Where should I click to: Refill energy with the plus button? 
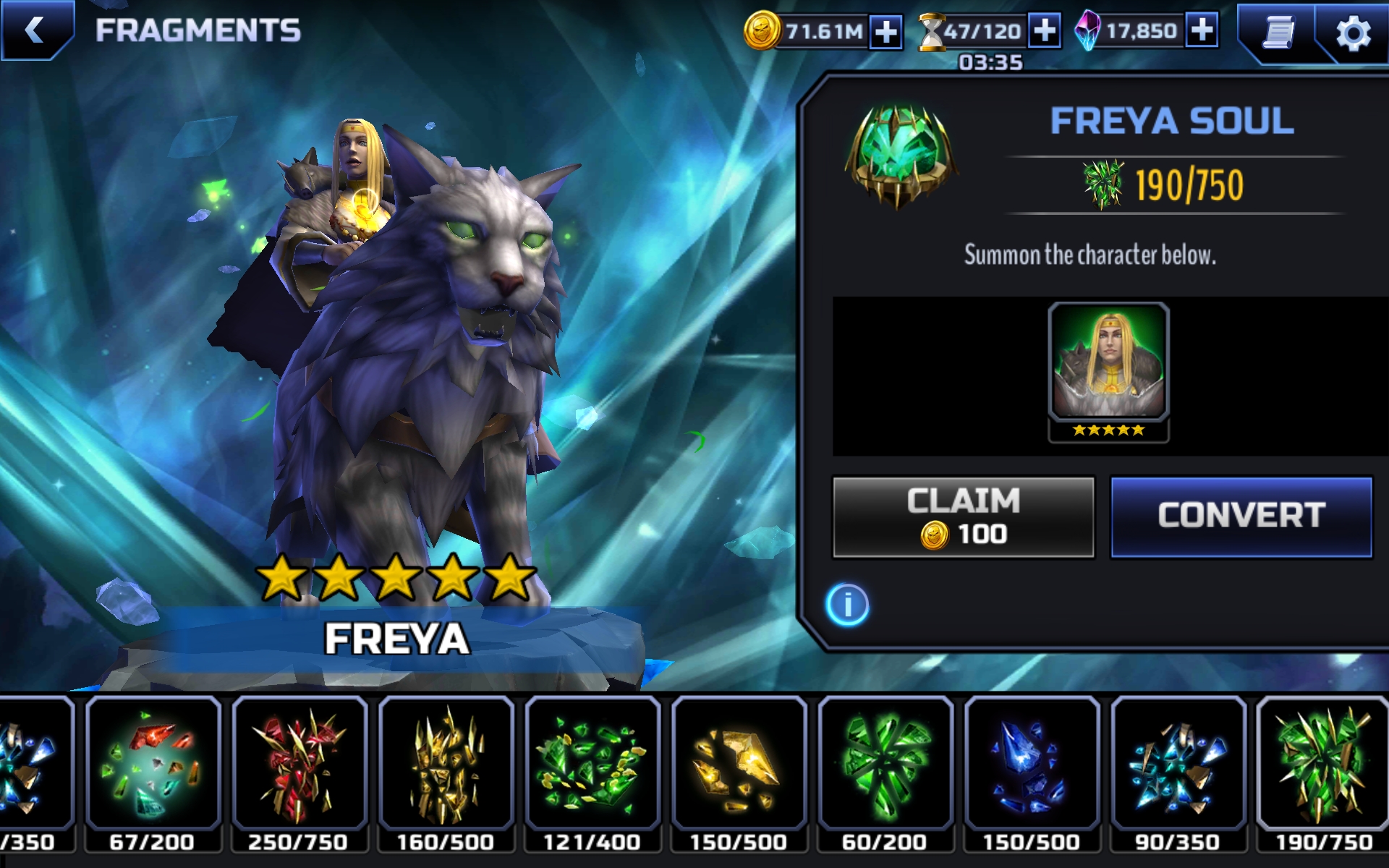pyautogui.click(x=1045, y=31)
